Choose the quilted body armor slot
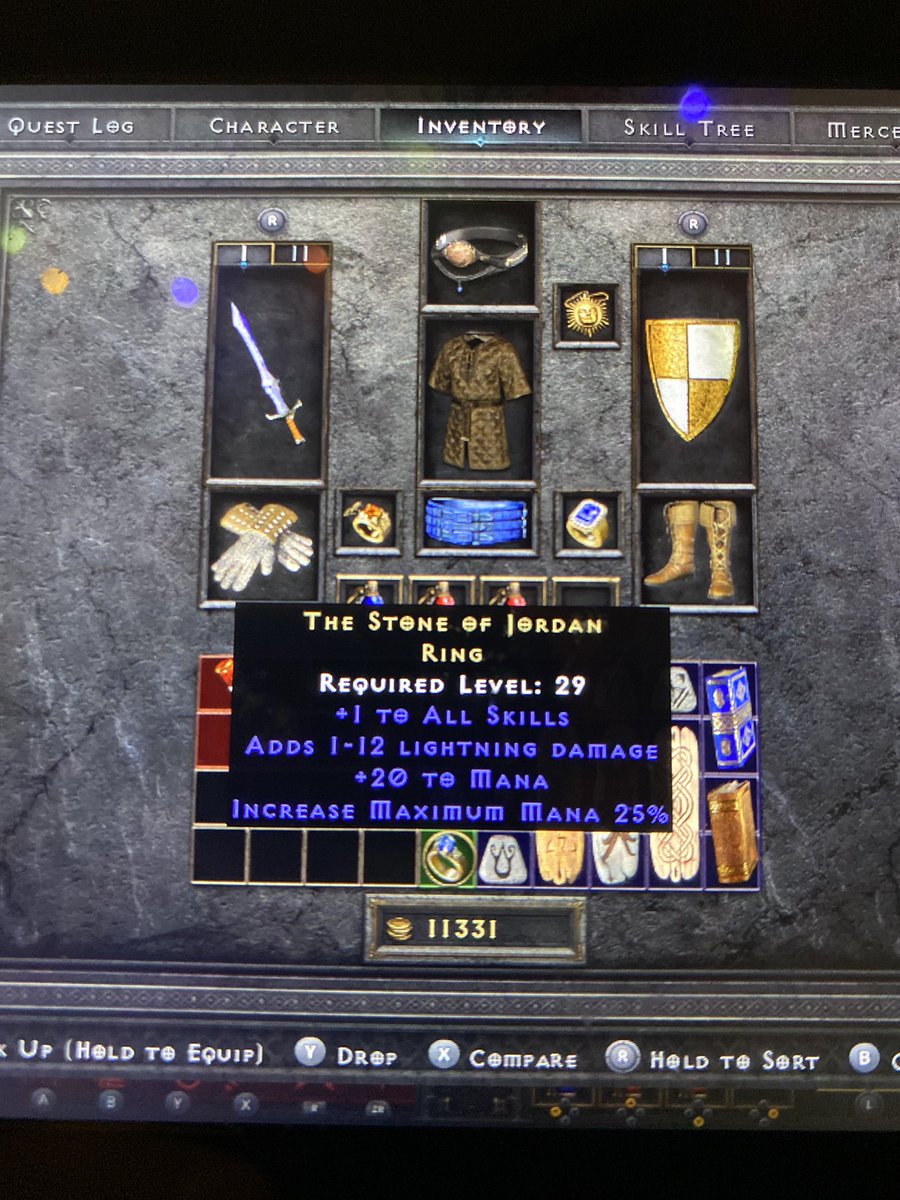The width and height of the screenshot is (900, 1200). pyautogui.click(x=479, y=399)
